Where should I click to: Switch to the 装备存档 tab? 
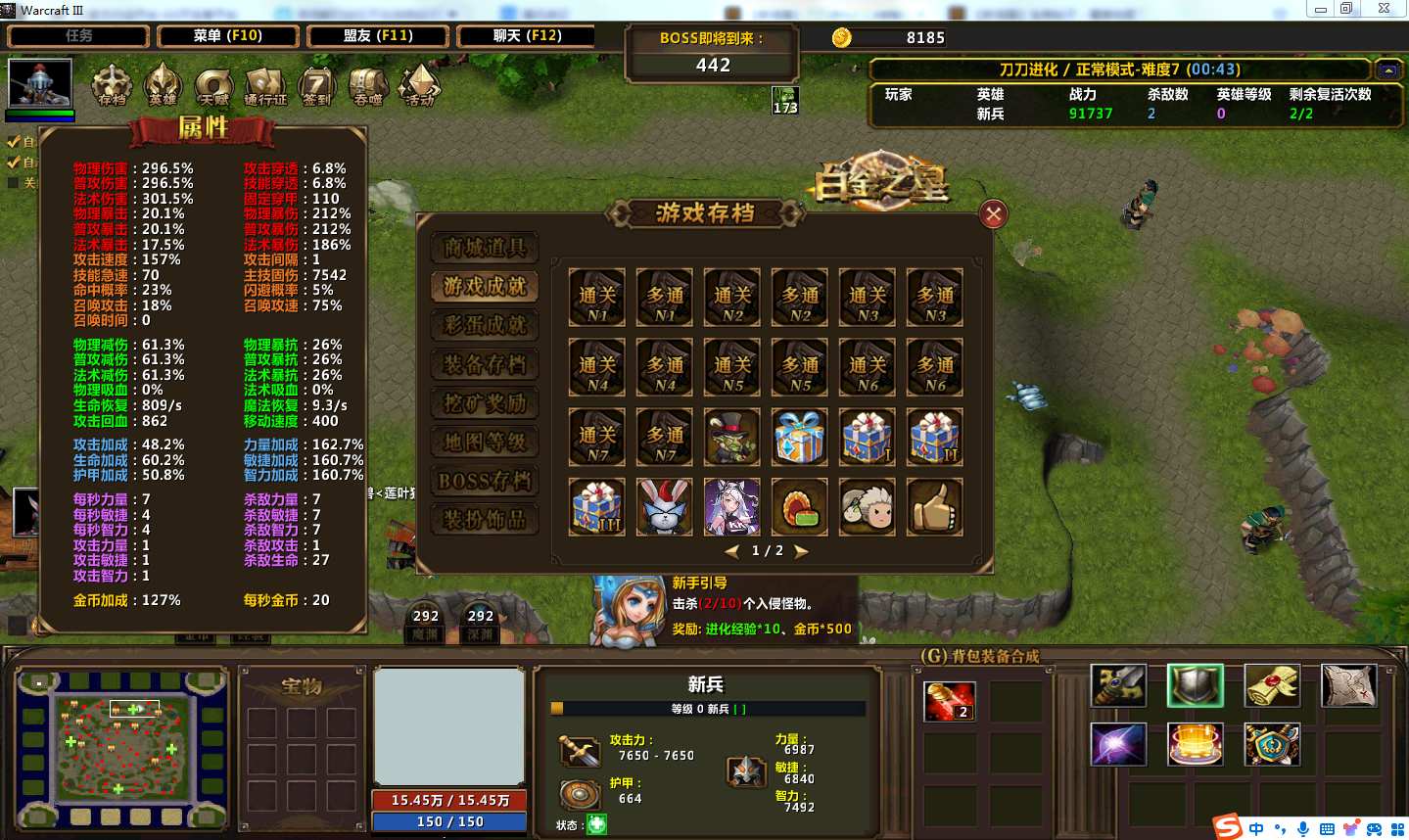pyautogui.click(x=485, y=364)
